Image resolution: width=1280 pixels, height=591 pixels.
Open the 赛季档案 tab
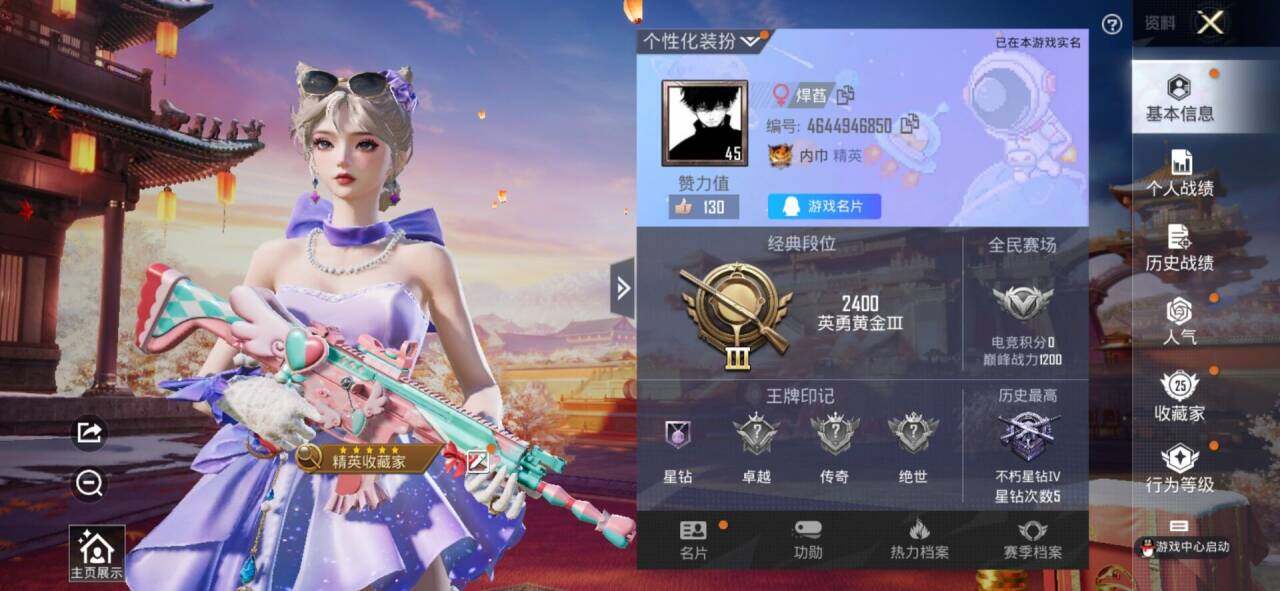pos(1032,540)
